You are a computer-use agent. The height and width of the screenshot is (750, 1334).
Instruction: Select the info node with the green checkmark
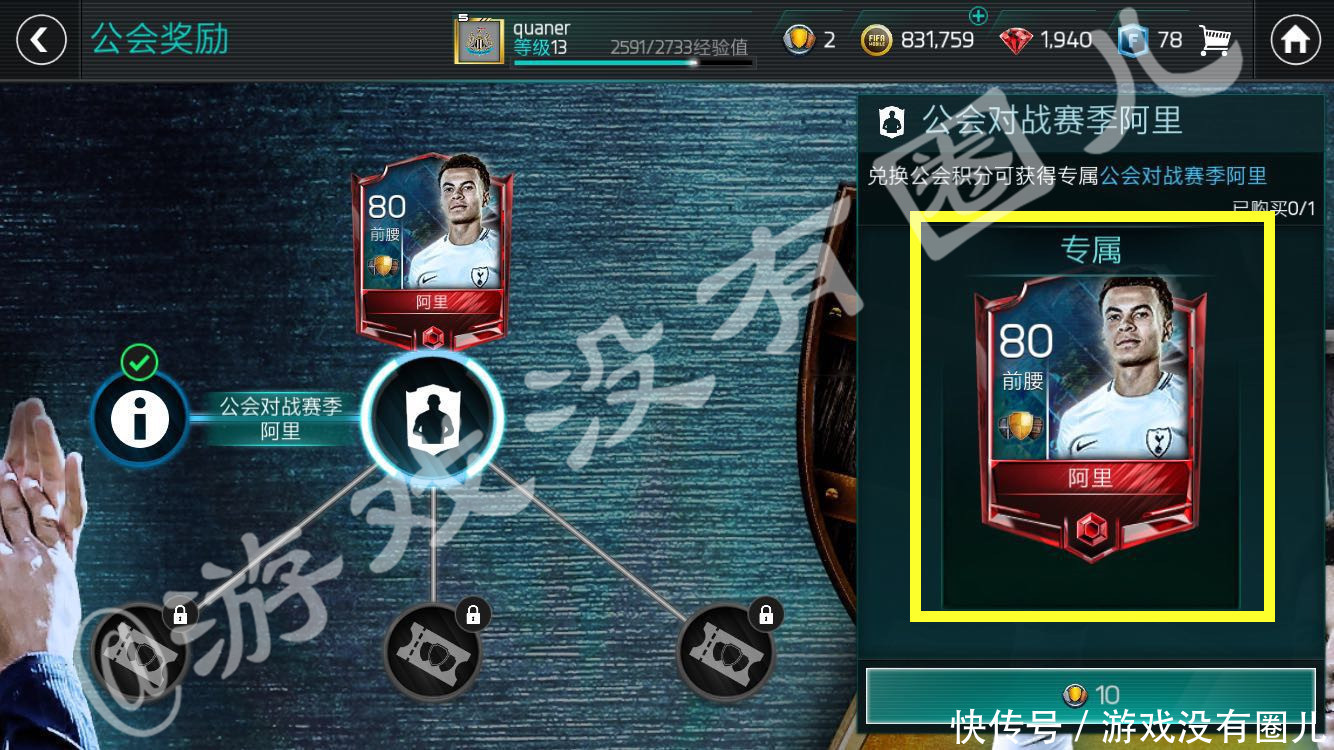tap(138, 418)
